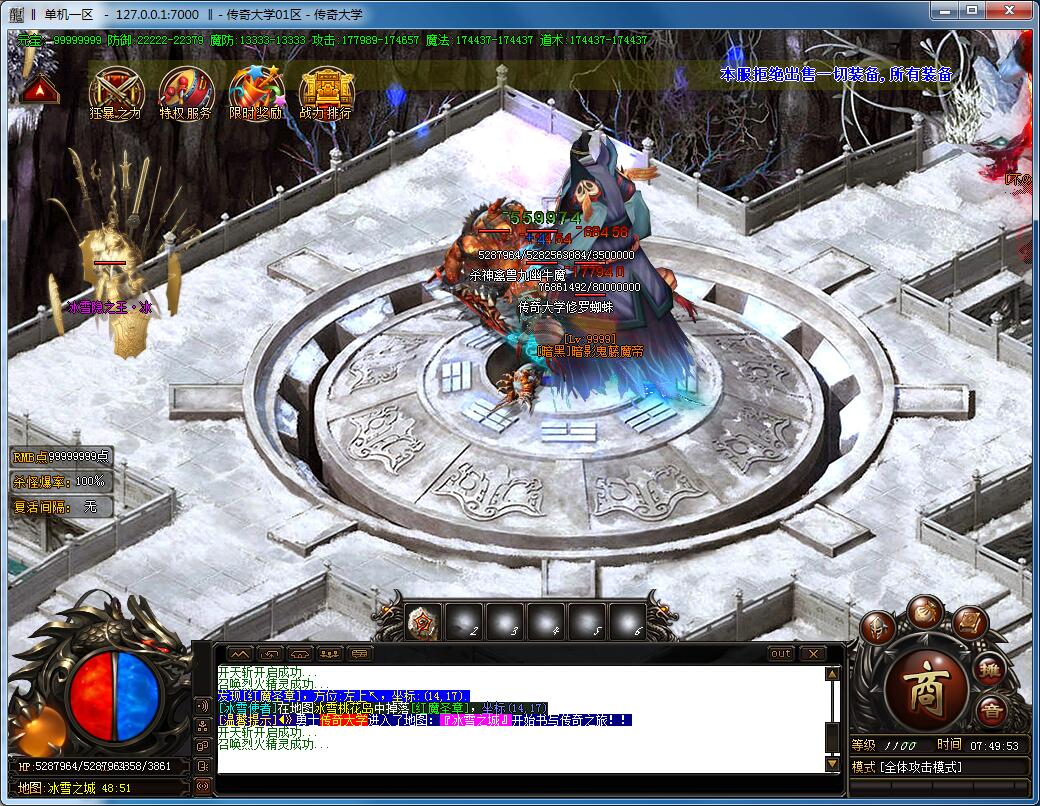Viewport: 1040px width, 806px height.
Task: Close the chat panel with X
Action: (812, 653)
